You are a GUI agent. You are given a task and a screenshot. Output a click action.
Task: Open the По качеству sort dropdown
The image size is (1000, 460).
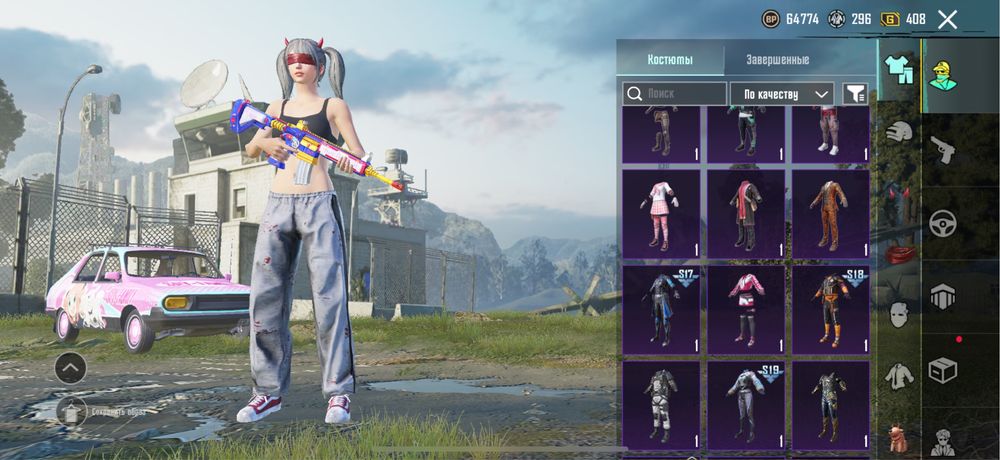[x=782, y=94]
